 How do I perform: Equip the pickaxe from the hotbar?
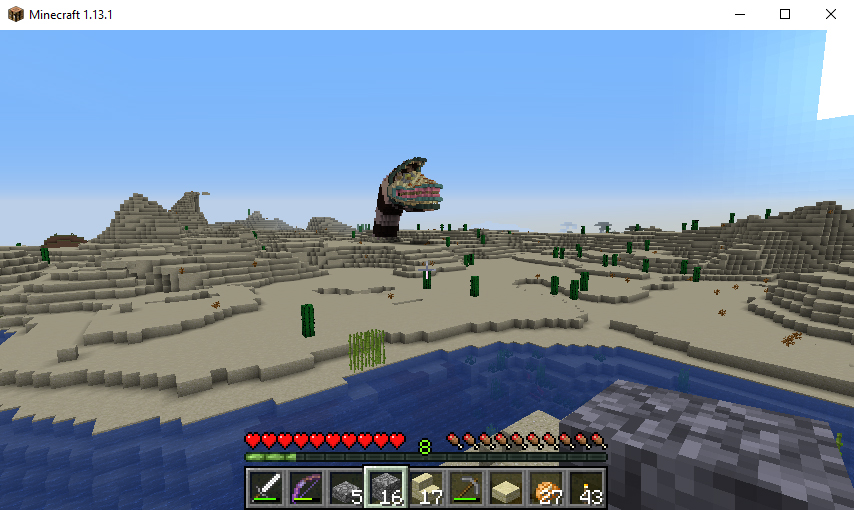(466, 489)
